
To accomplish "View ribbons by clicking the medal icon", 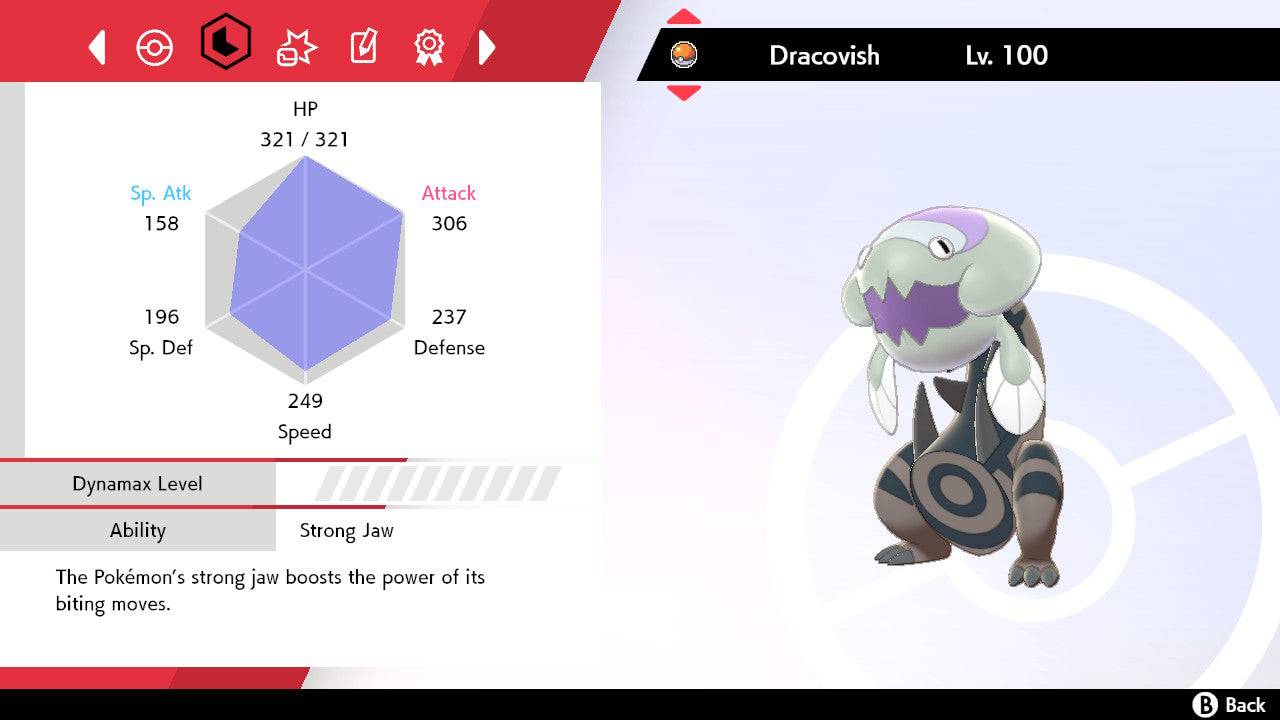I will click(x=430, y=45).
